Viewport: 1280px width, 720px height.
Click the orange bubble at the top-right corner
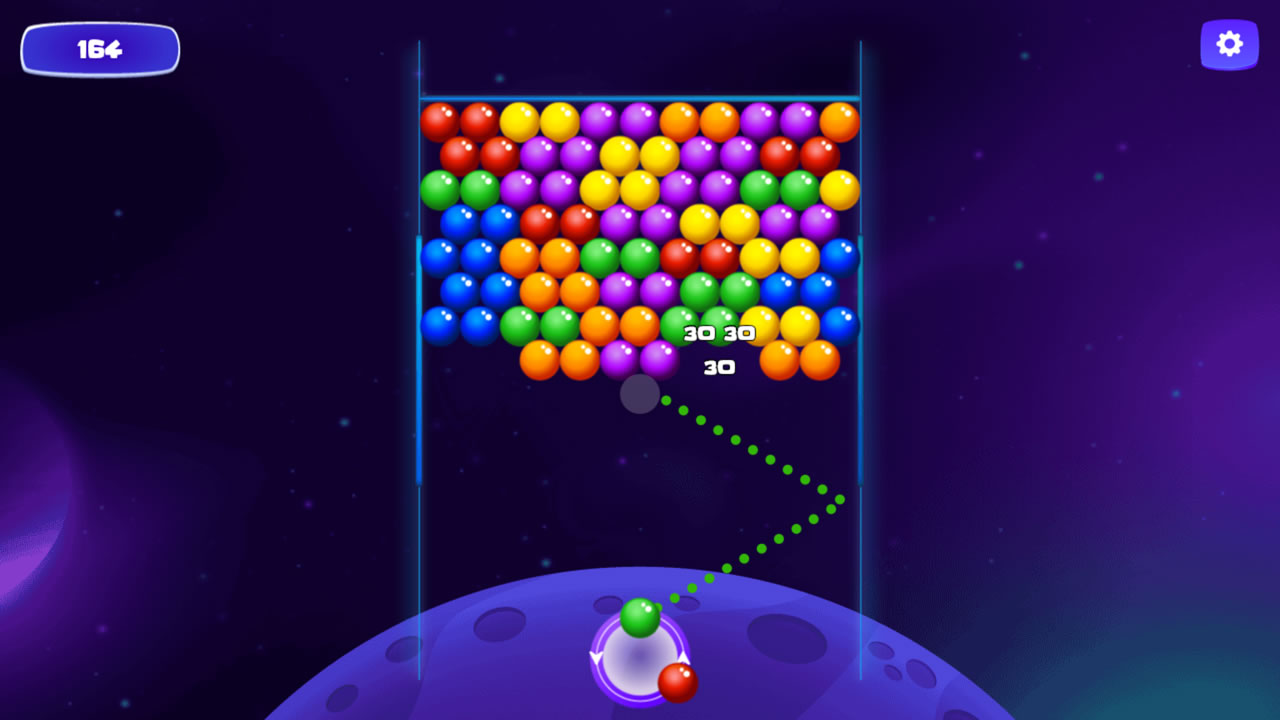click(x=837, y=121)
